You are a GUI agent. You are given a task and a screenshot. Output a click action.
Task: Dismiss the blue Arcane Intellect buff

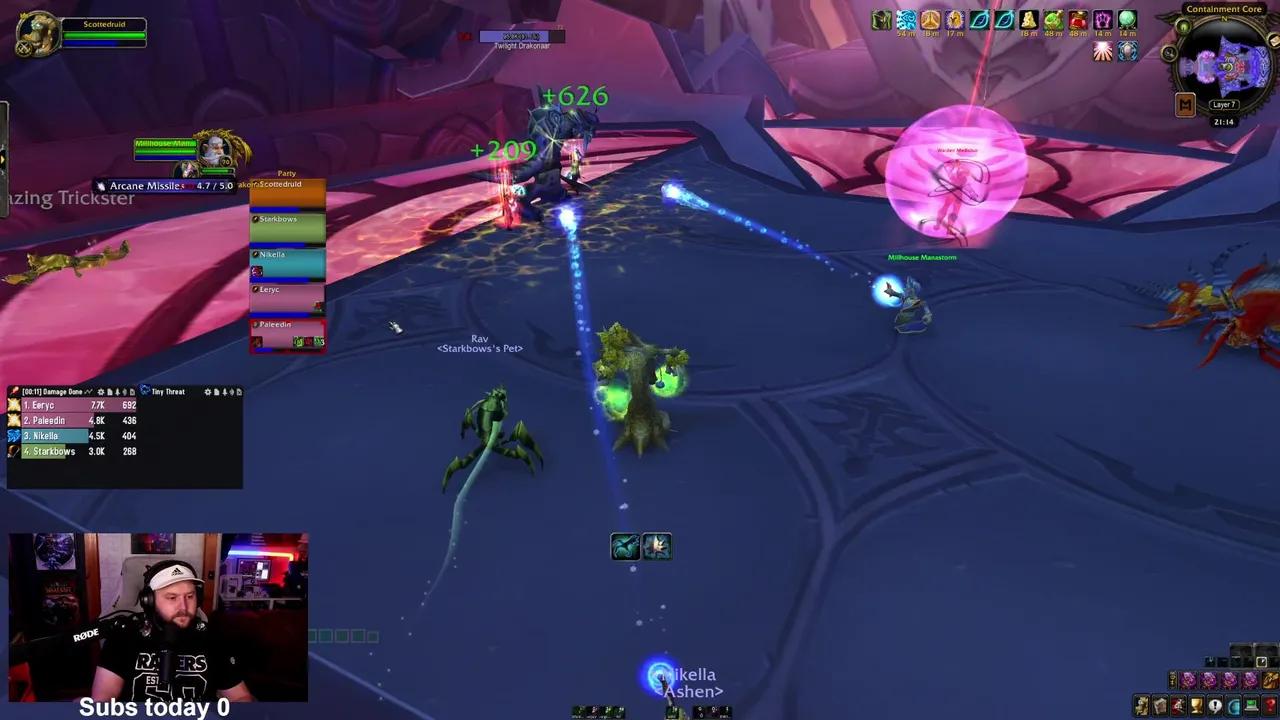tap(1127, 51)
